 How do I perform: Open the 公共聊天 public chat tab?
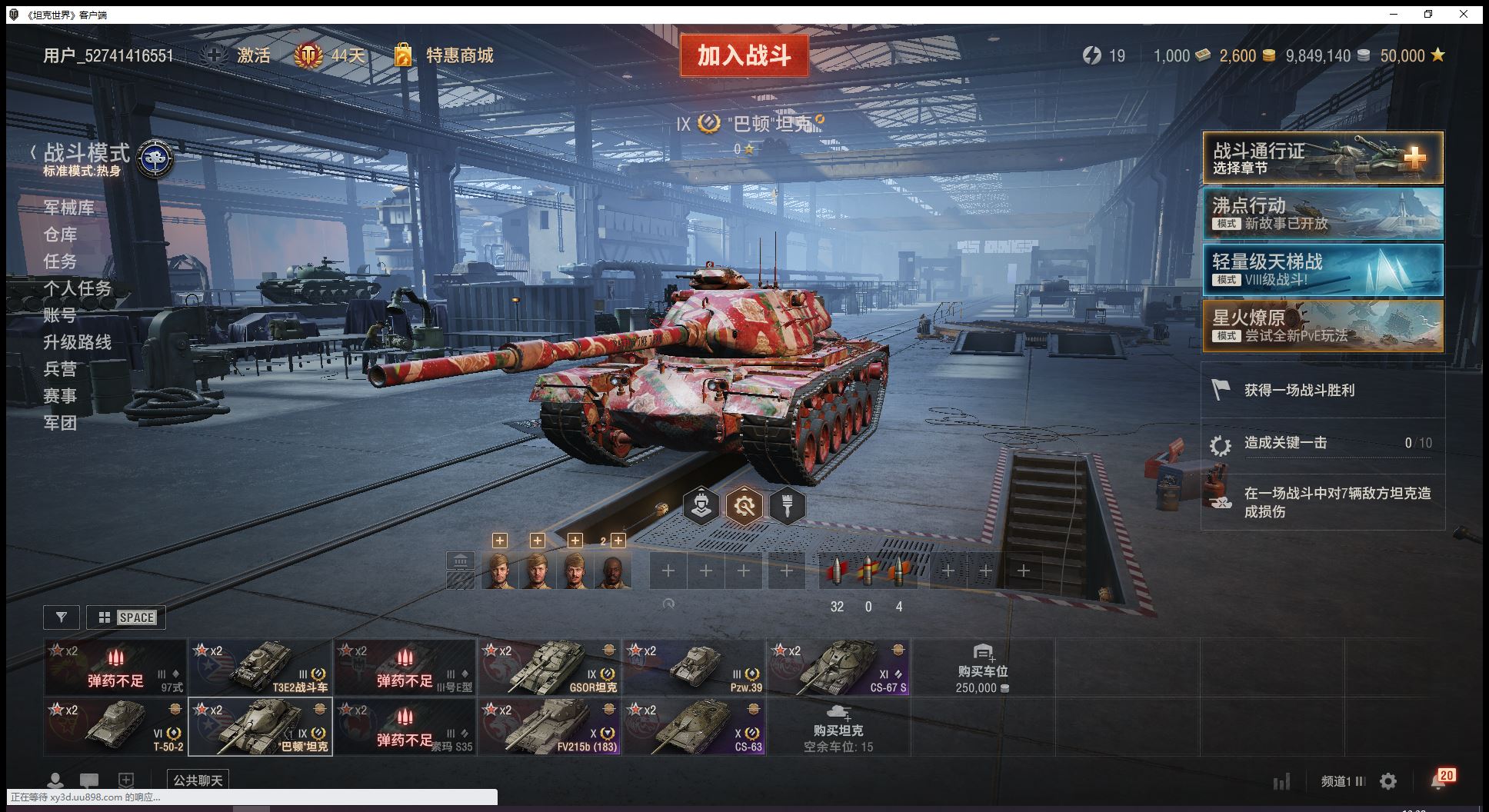(x=198, y=780)
